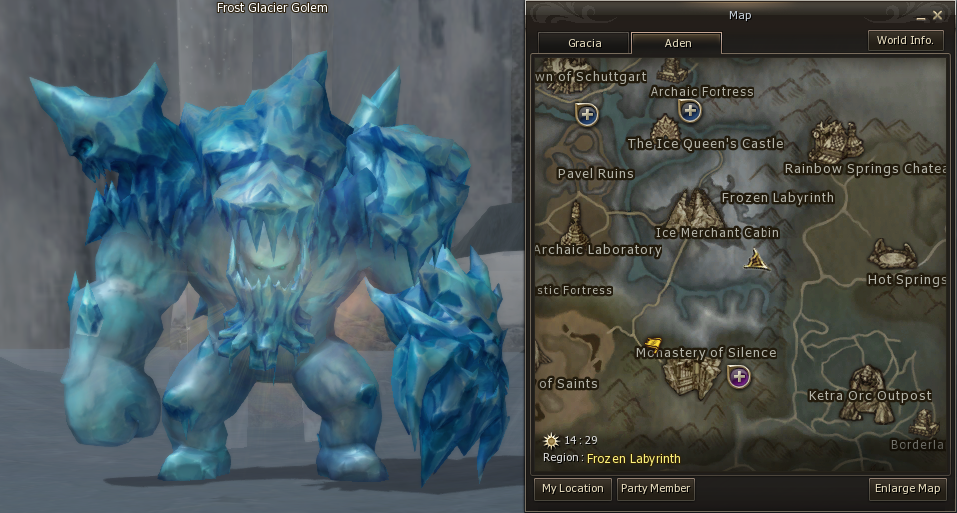Viewport: 957px width, 513px height.
Task: Enlarge the map view
Action: [x=908, y=488]
